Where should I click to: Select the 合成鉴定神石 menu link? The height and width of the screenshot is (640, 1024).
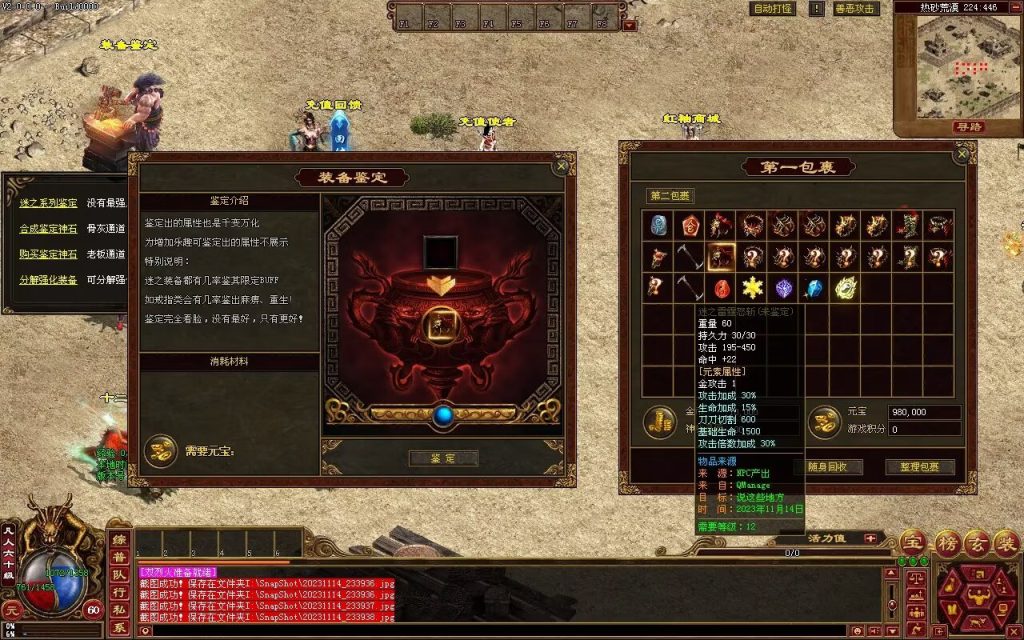[x=48, y=229]
